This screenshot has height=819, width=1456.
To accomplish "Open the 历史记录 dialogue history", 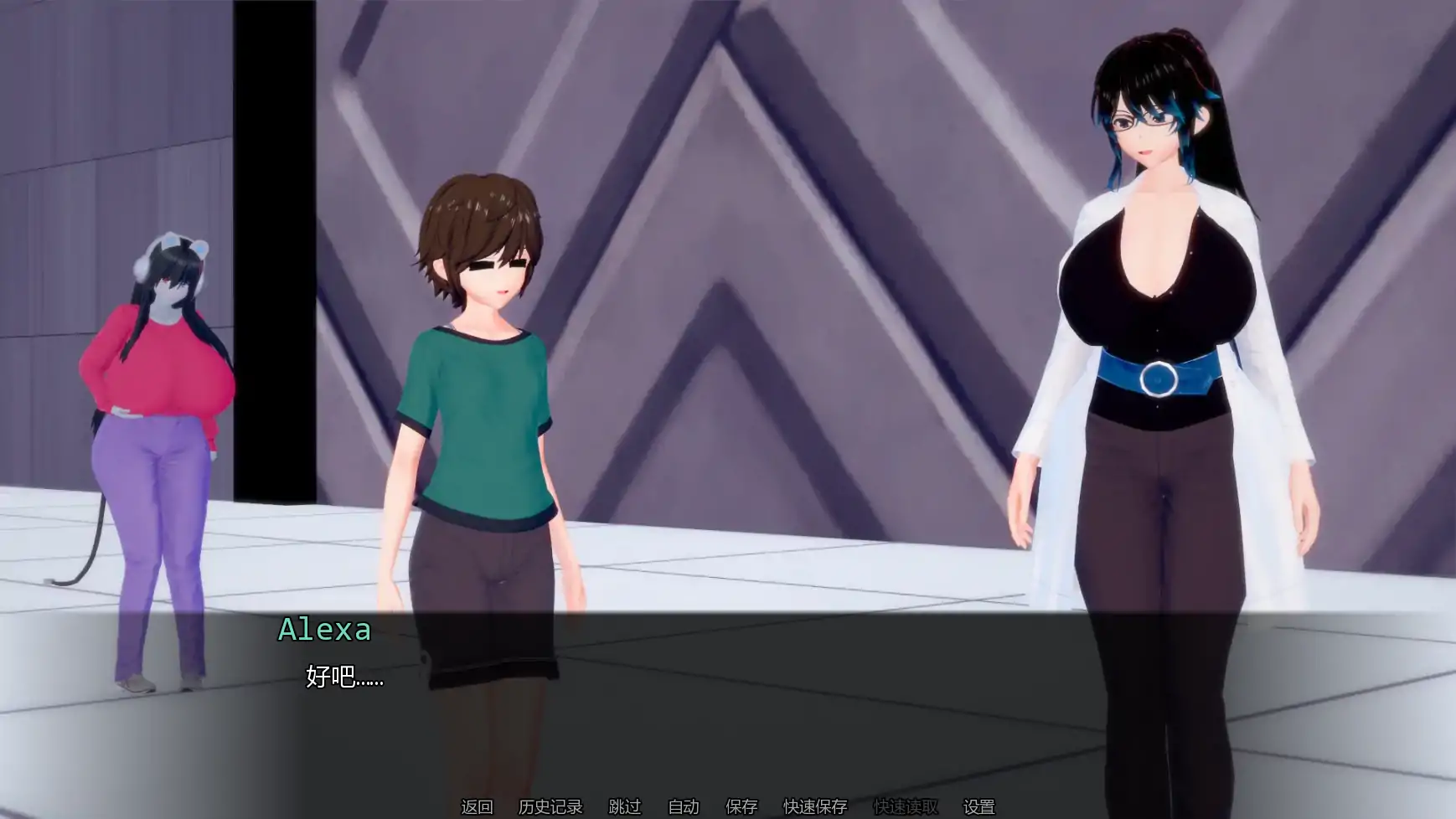I will 549,807.
